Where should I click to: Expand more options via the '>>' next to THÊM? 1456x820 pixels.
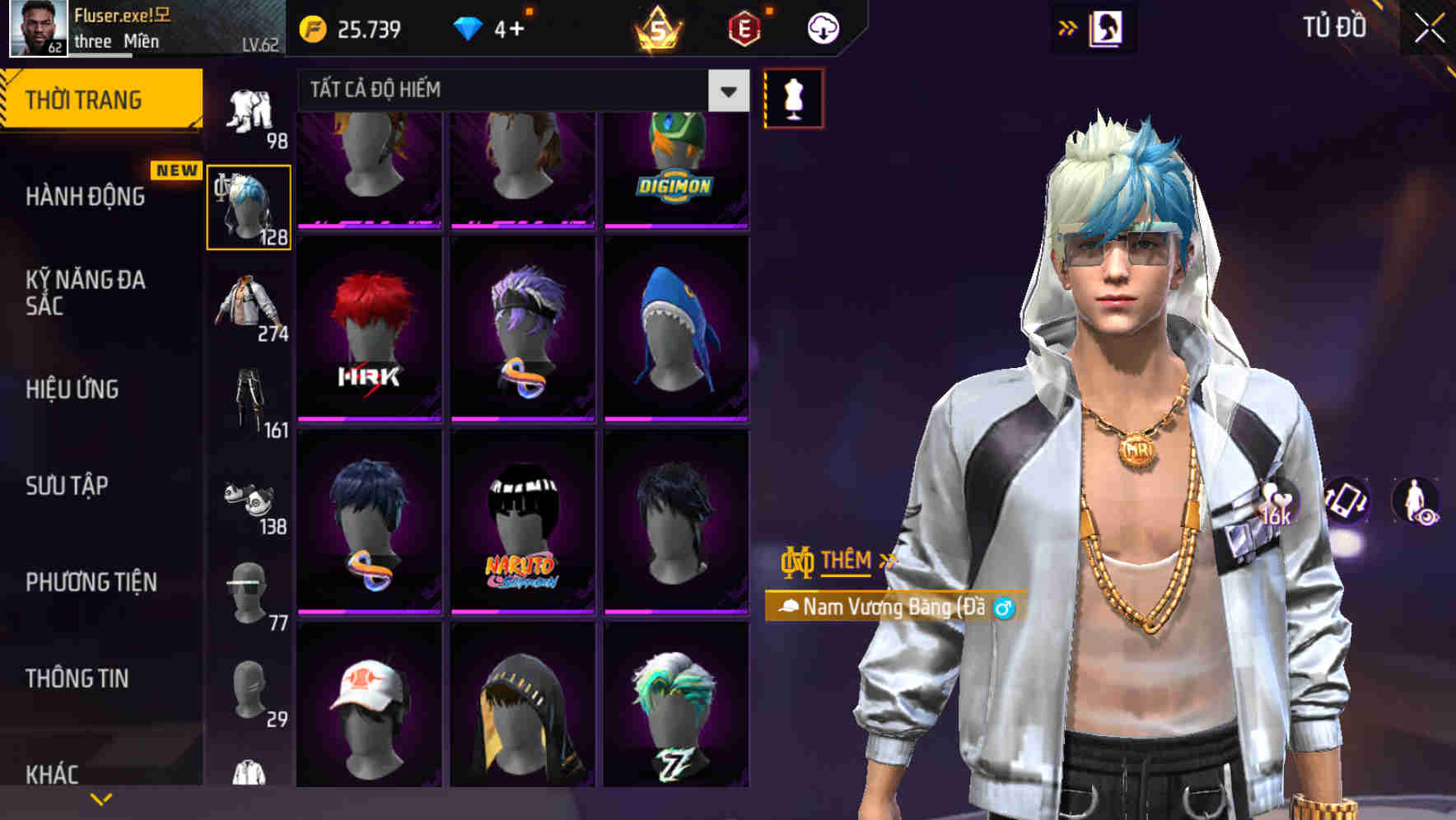tap(887, 561)
